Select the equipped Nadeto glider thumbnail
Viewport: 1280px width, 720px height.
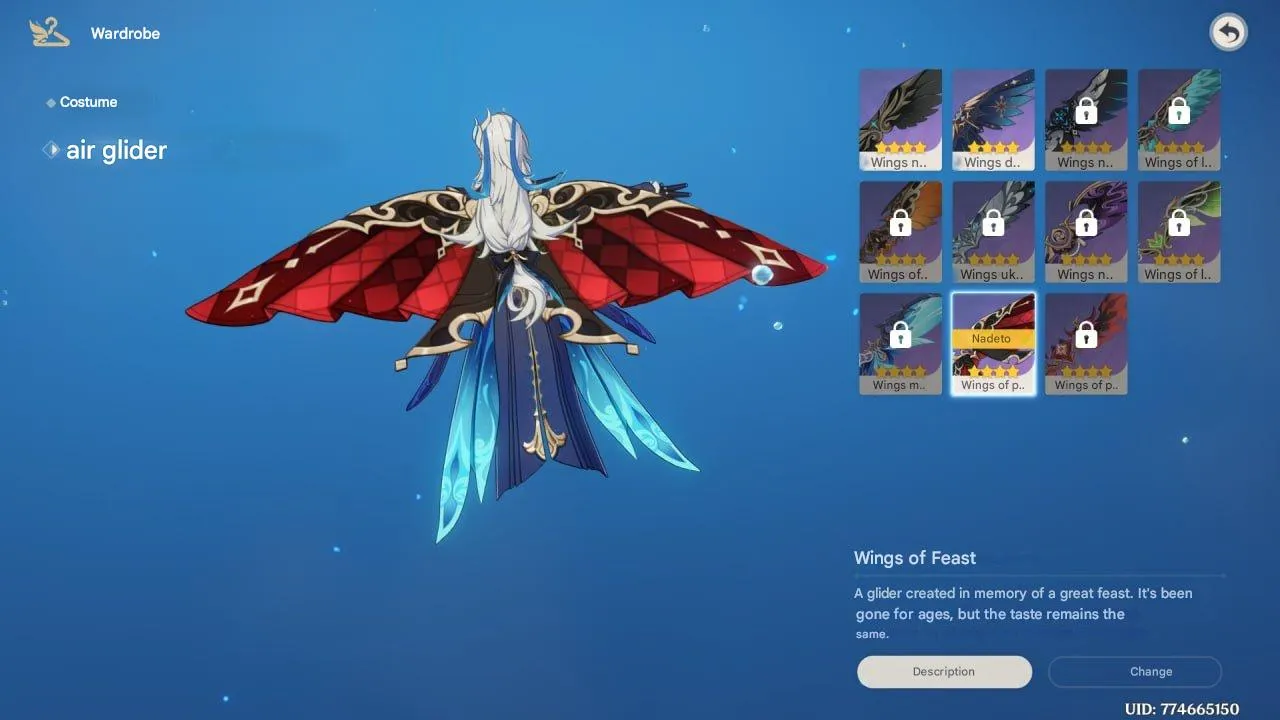[993, 343]
